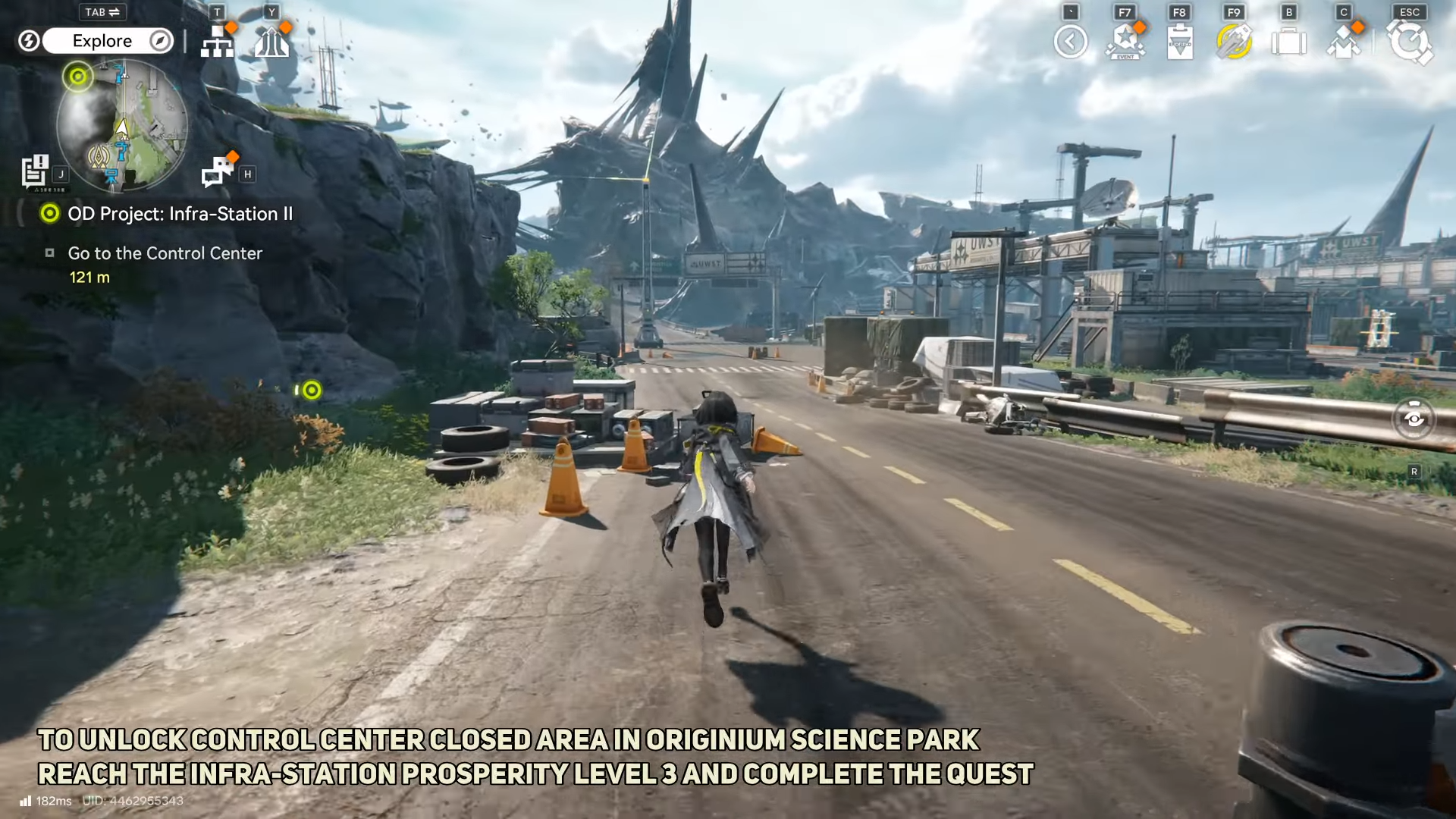This screenshot has width=1456, height=819.
Task: Open the operator character icon
Action: (x=1343, y=42)
